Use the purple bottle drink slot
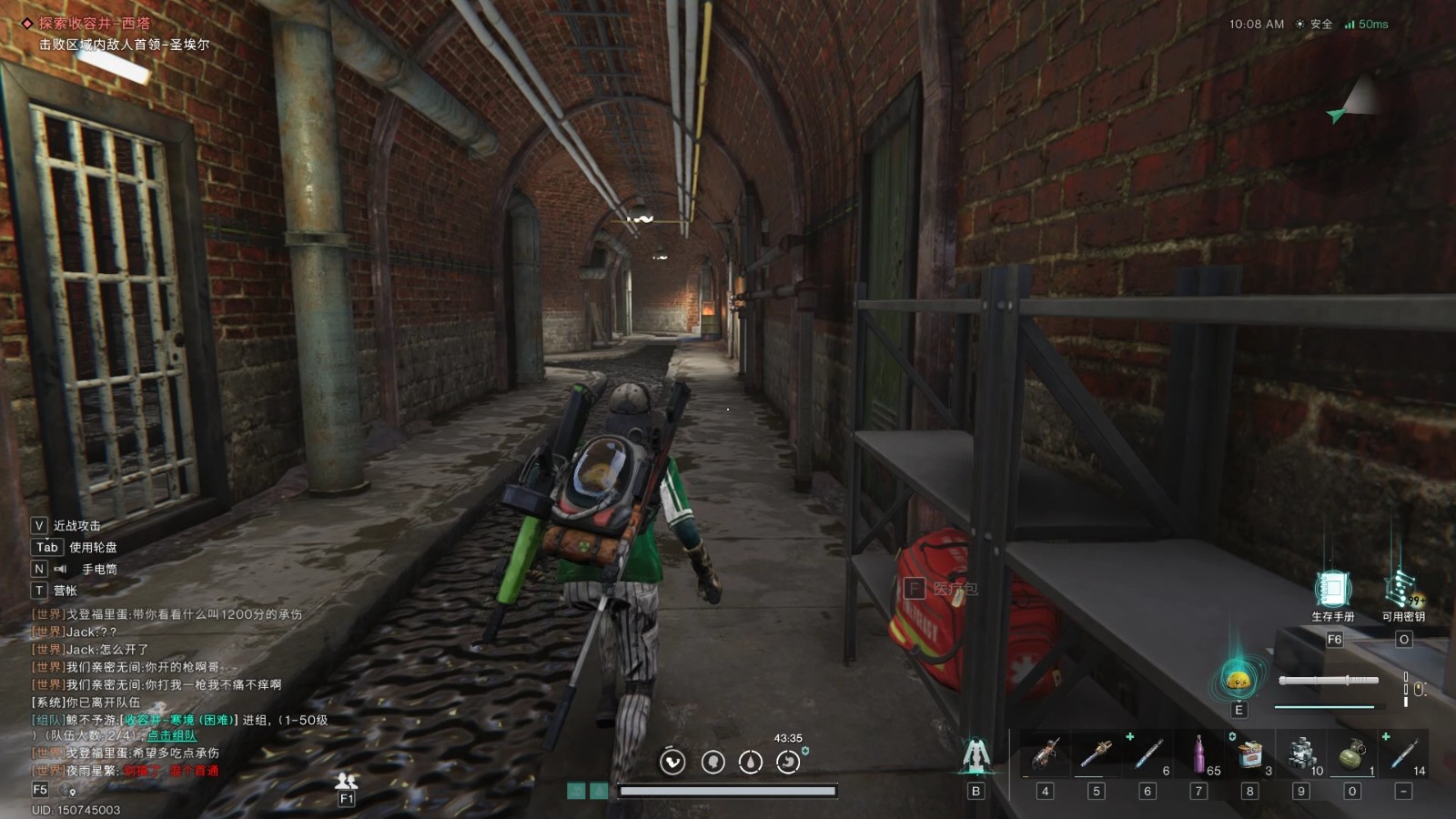 (x=1199, y=754)
